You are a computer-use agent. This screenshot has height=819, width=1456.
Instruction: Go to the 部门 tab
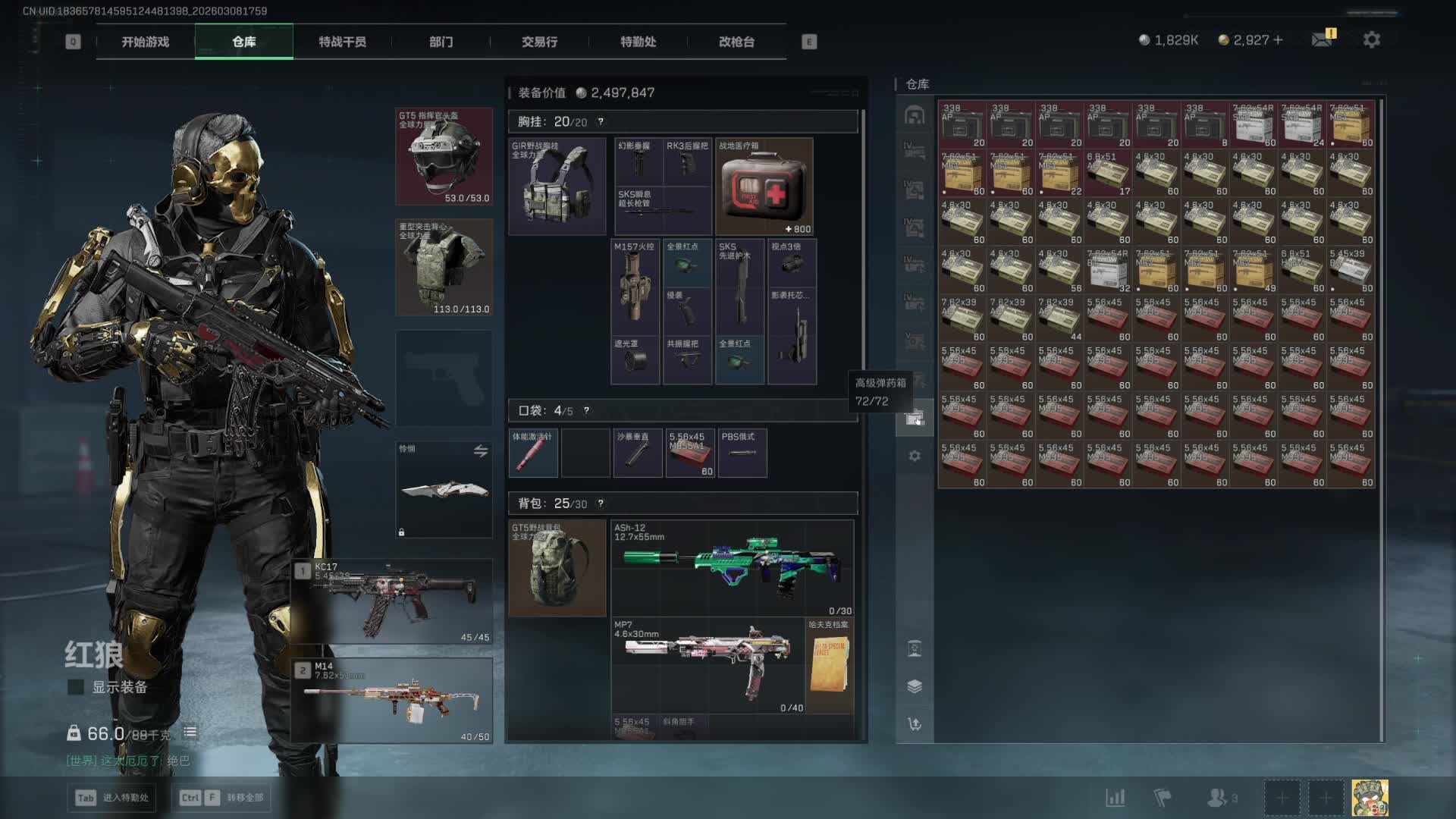coord(441,42)
